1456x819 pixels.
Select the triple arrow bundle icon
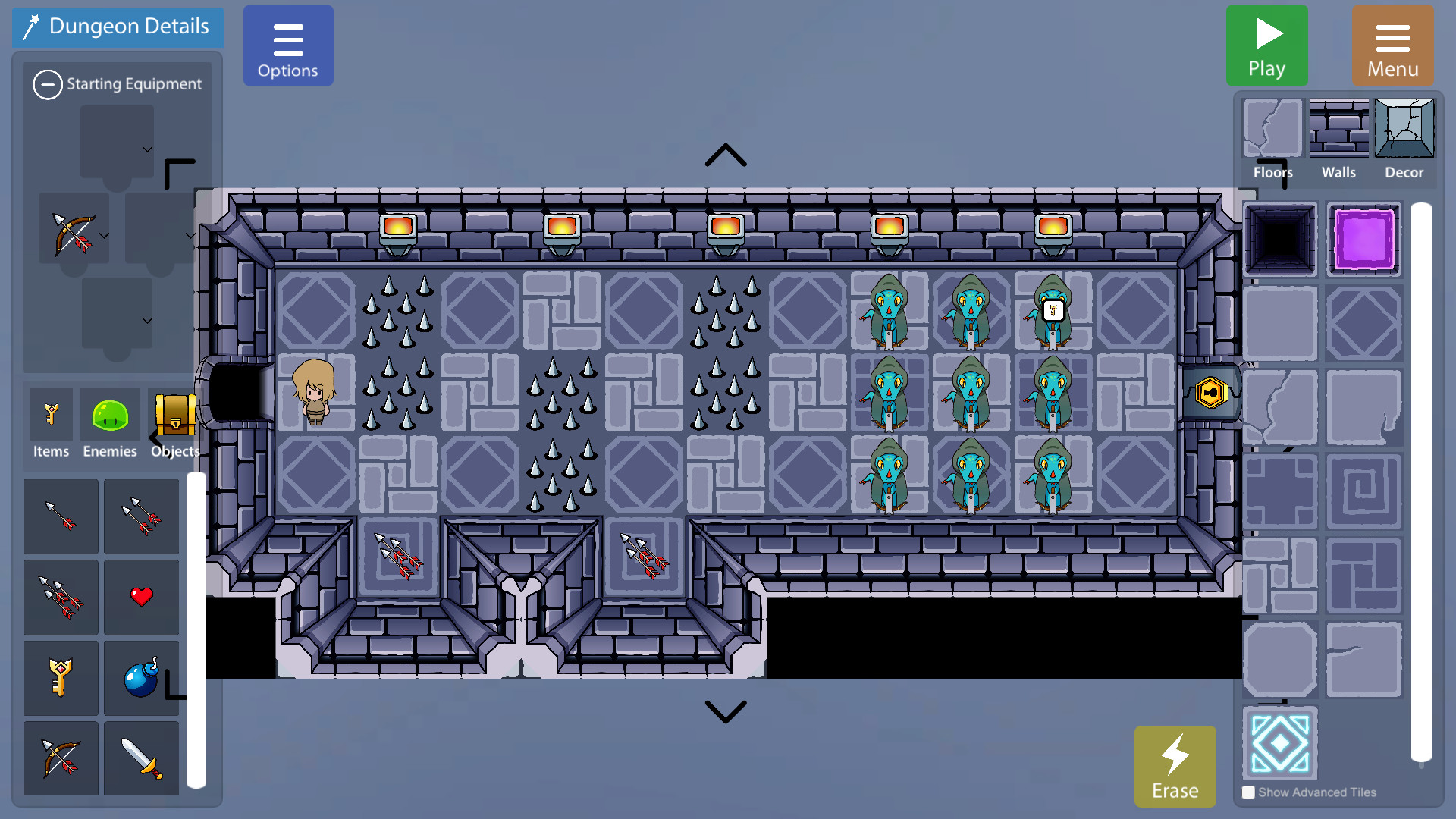pos(61,598)
